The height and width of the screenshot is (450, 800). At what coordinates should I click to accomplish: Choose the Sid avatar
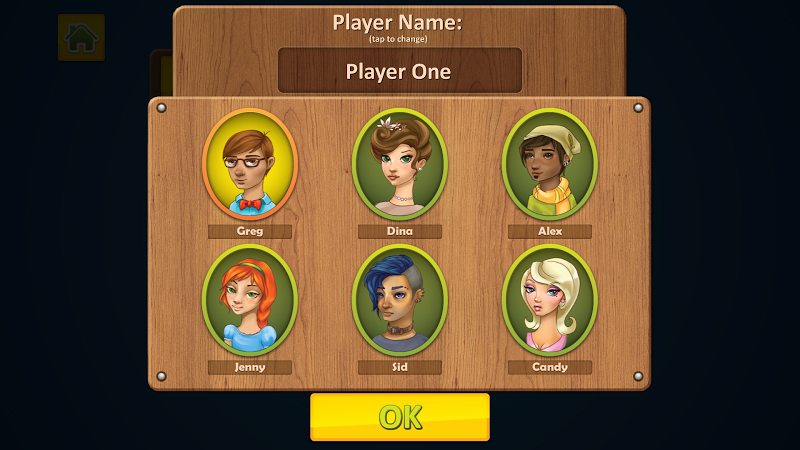[400, 301]
